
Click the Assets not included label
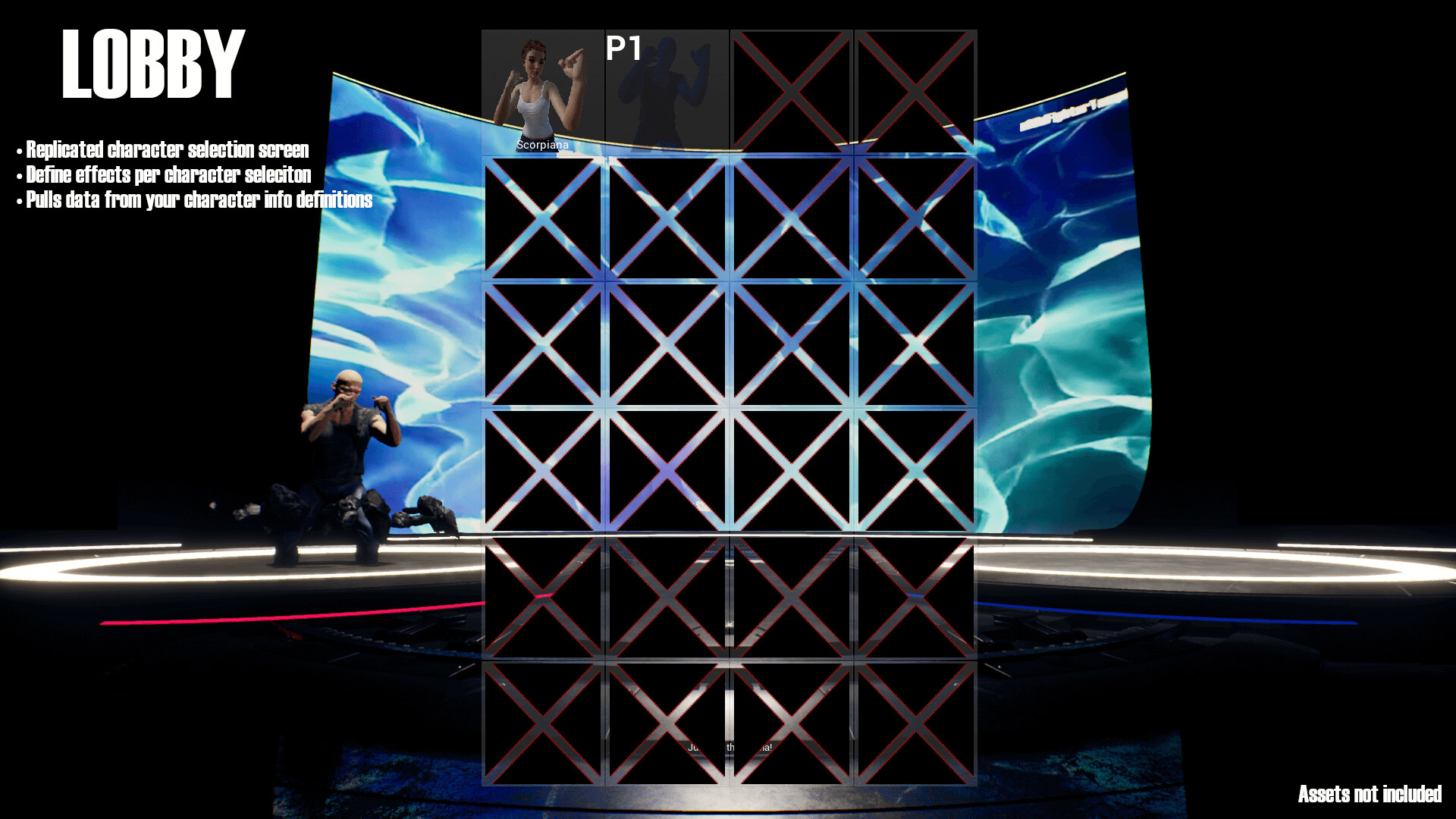[1369, 793]
